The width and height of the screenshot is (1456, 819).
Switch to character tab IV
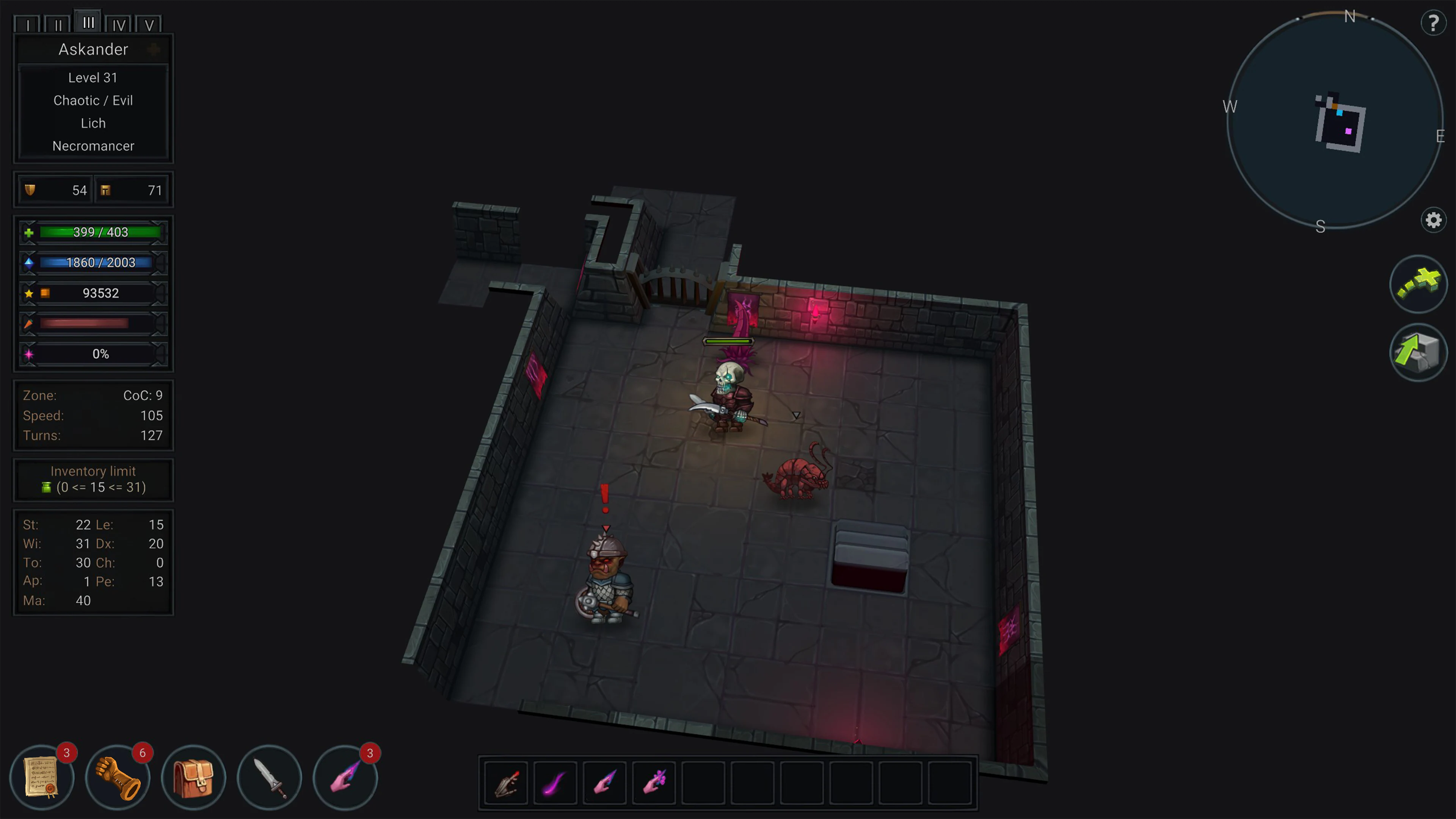[119, 24]
